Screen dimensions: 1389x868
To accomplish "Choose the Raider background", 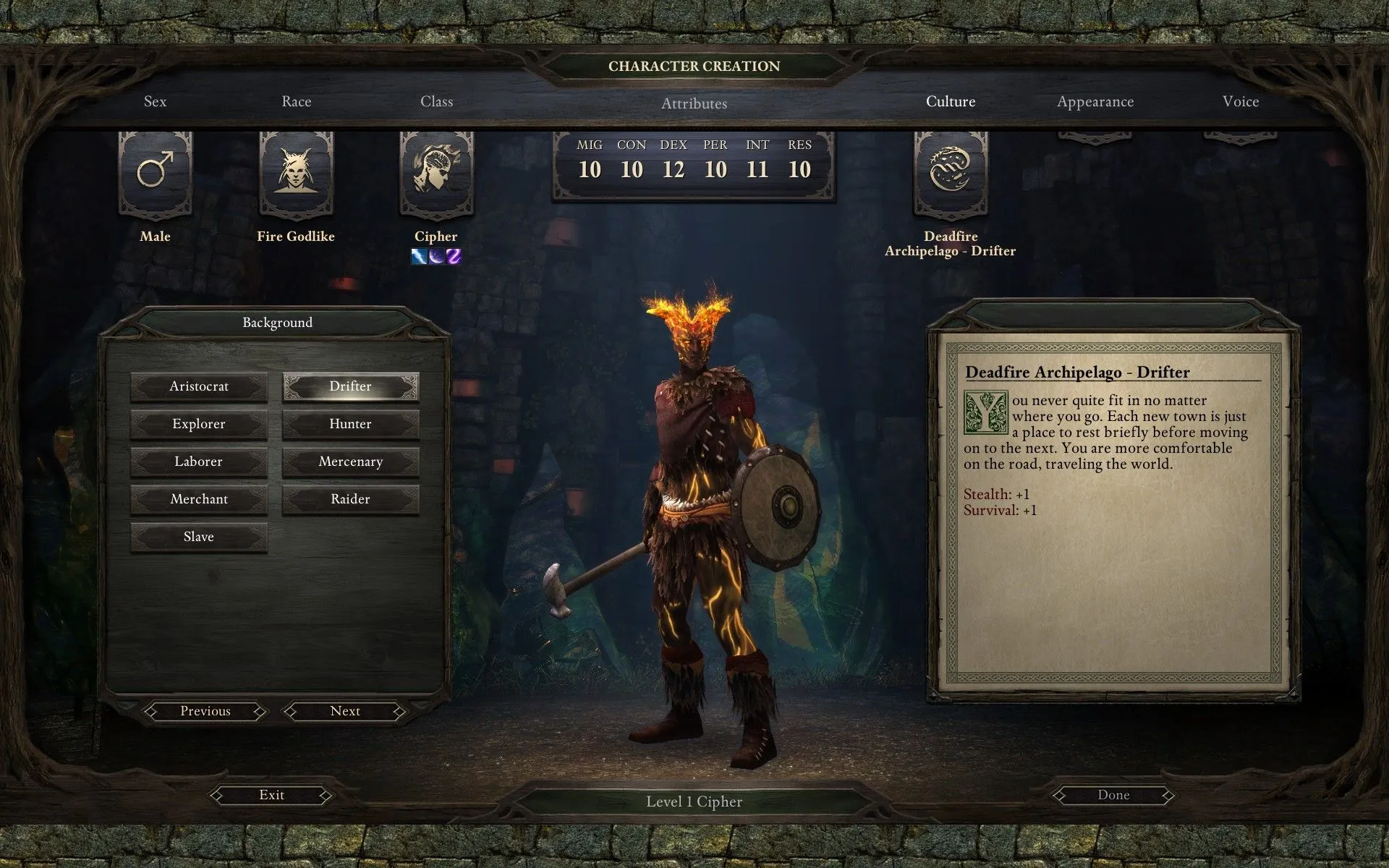I will tap(350, 499).
